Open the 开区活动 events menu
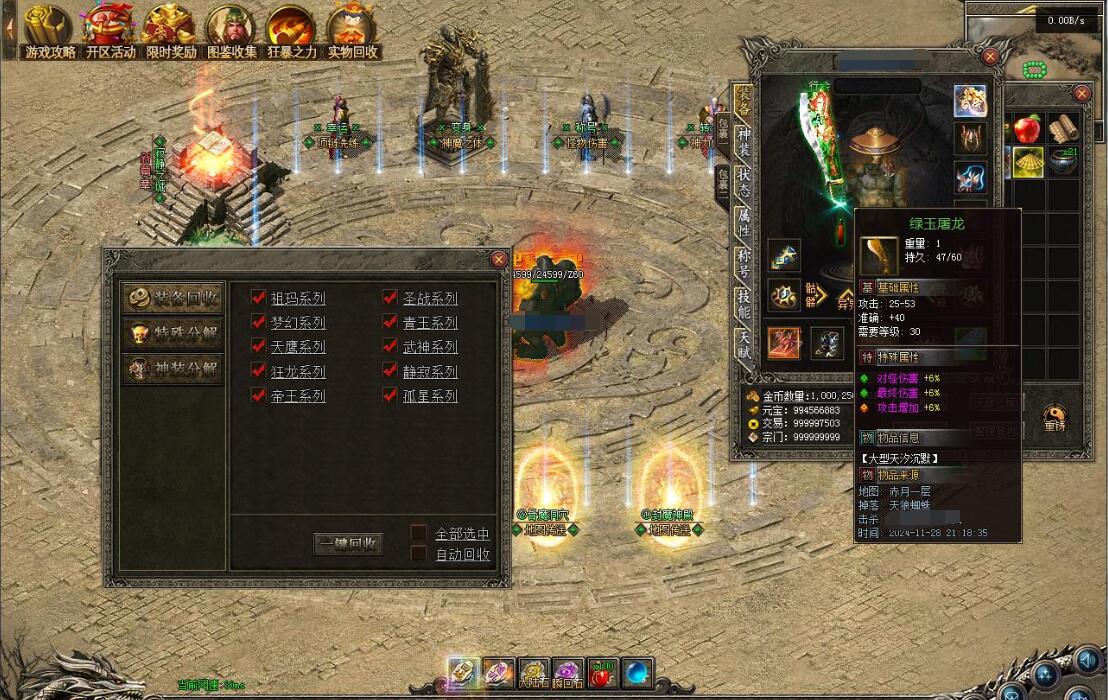The height and width of the screenshot is (700, 1108). [110, 30]
